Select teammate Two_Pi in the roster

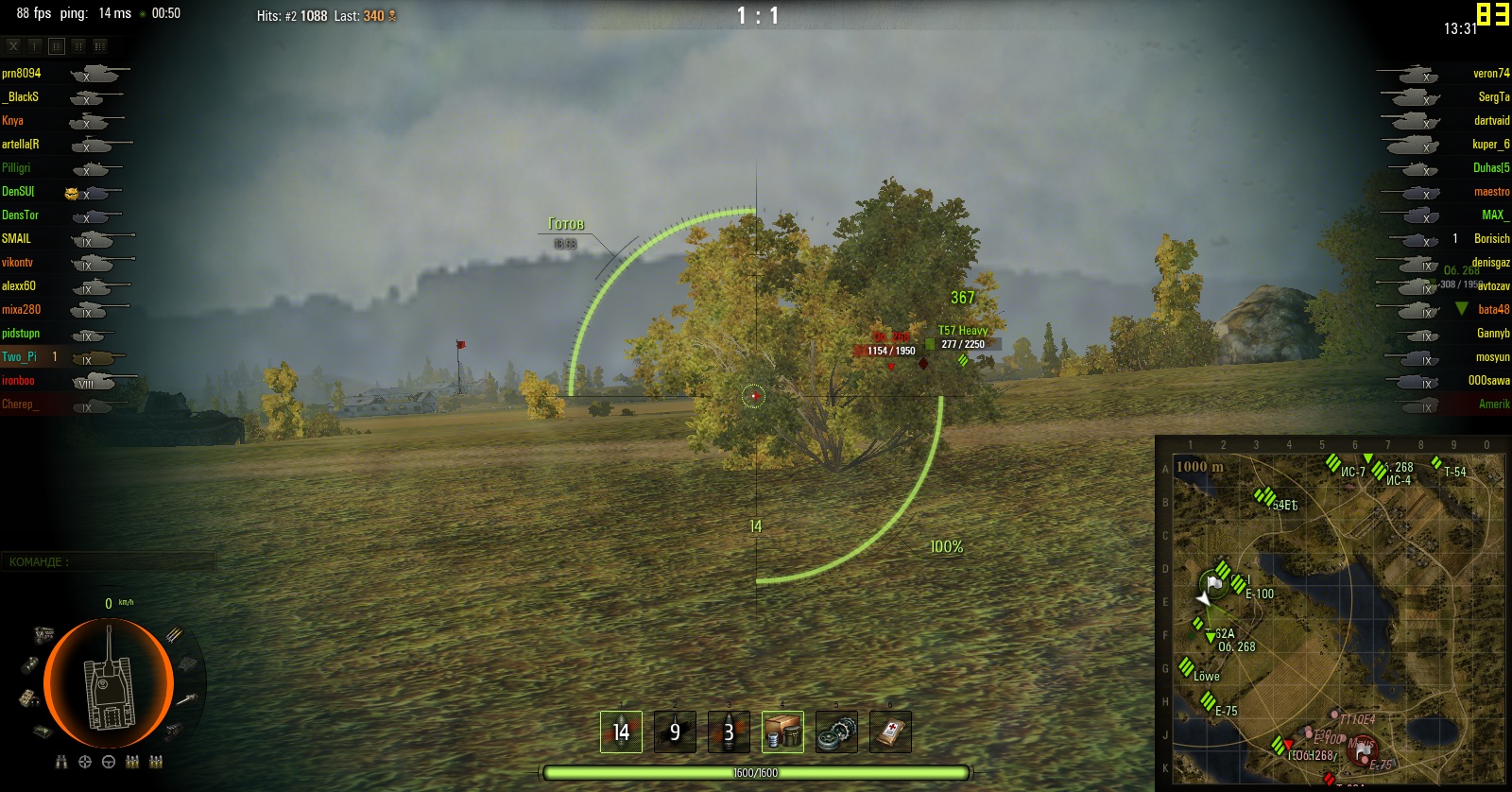coord(20,356)
